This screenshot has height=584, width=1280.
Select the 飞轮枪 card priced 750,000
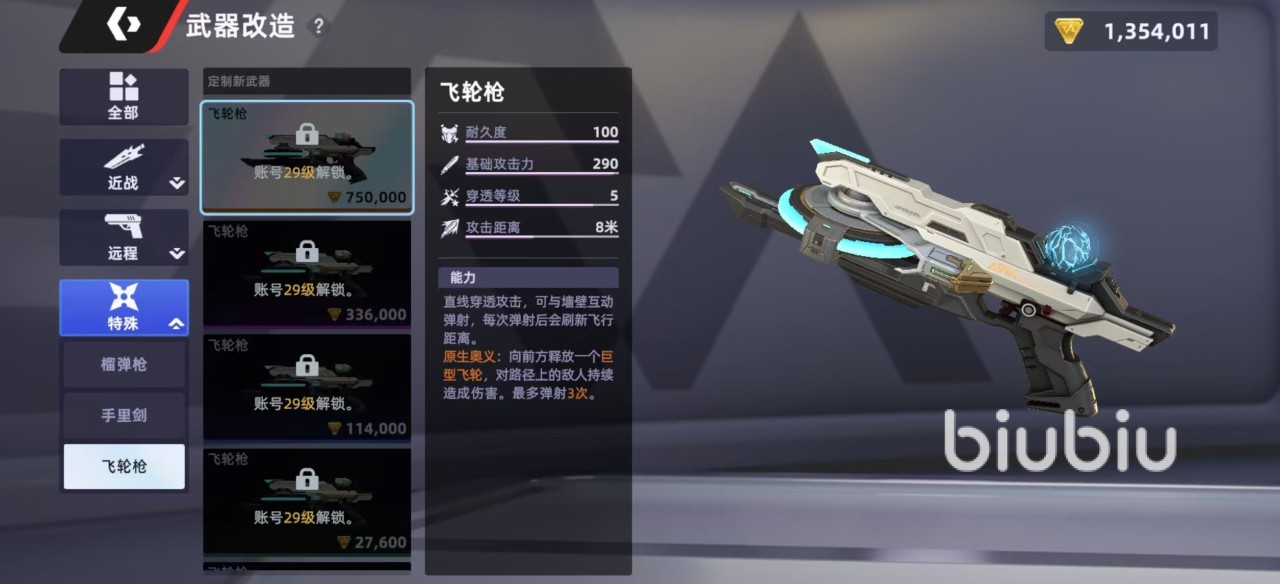click(307, 157)
